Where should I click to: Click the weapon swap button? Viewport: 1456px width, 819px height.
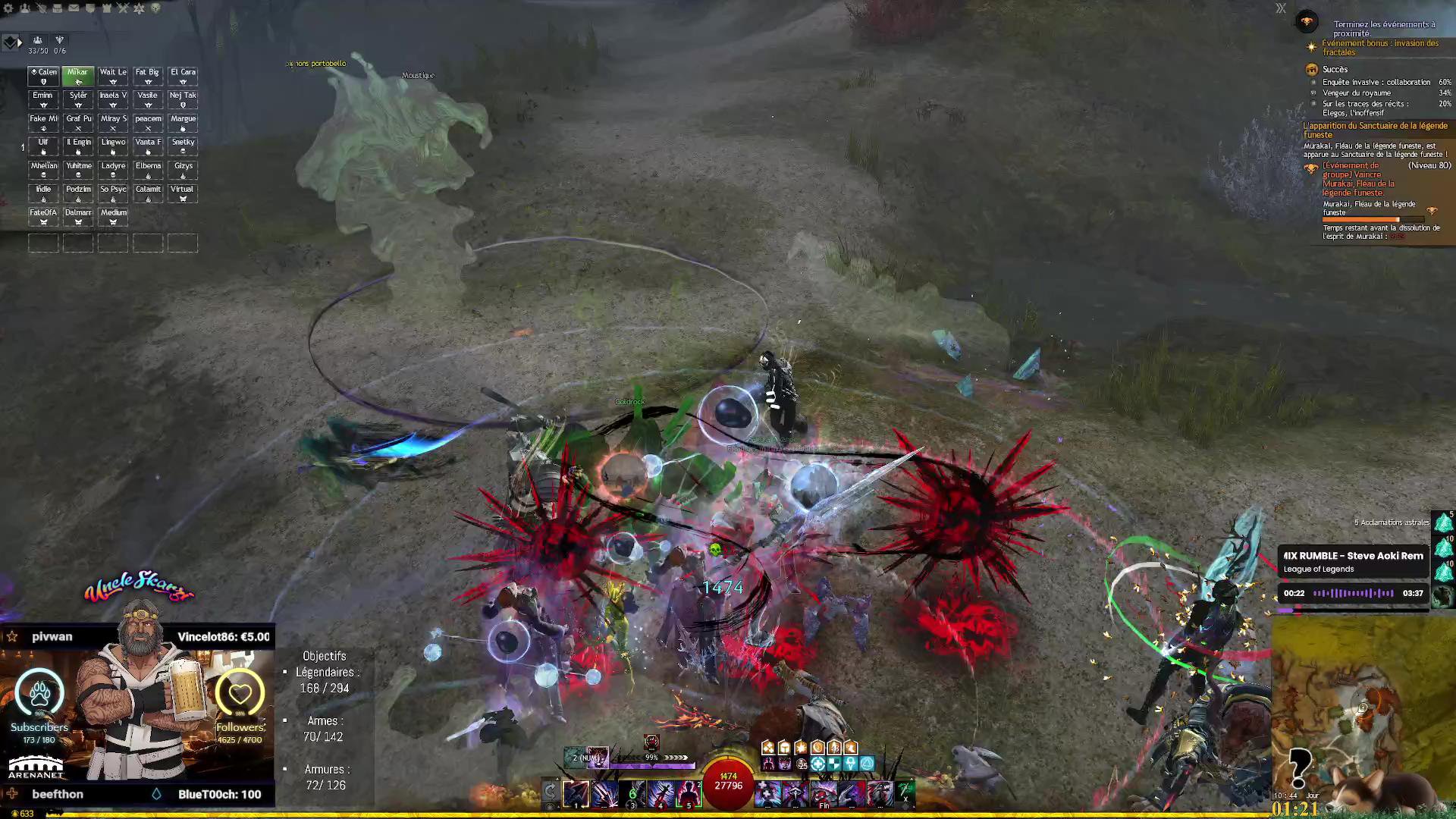(551, 792)
